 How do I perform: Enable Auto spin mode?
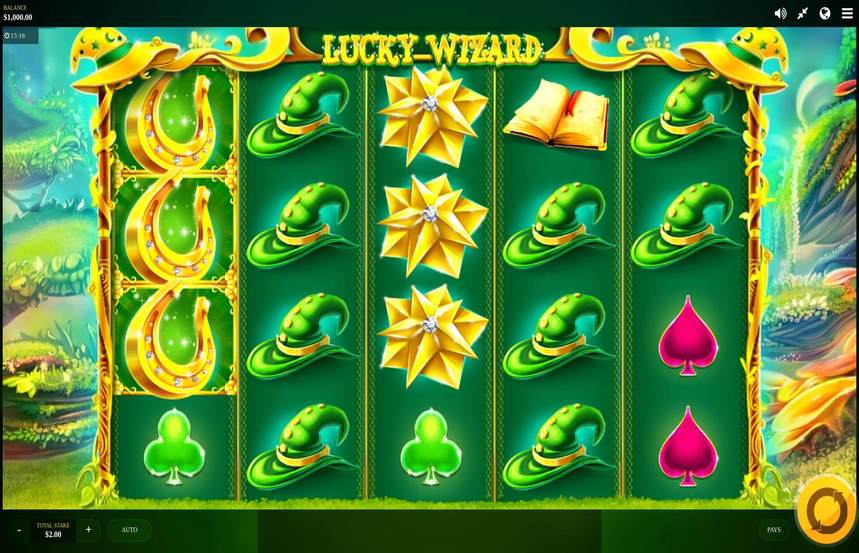pos(130,530)
